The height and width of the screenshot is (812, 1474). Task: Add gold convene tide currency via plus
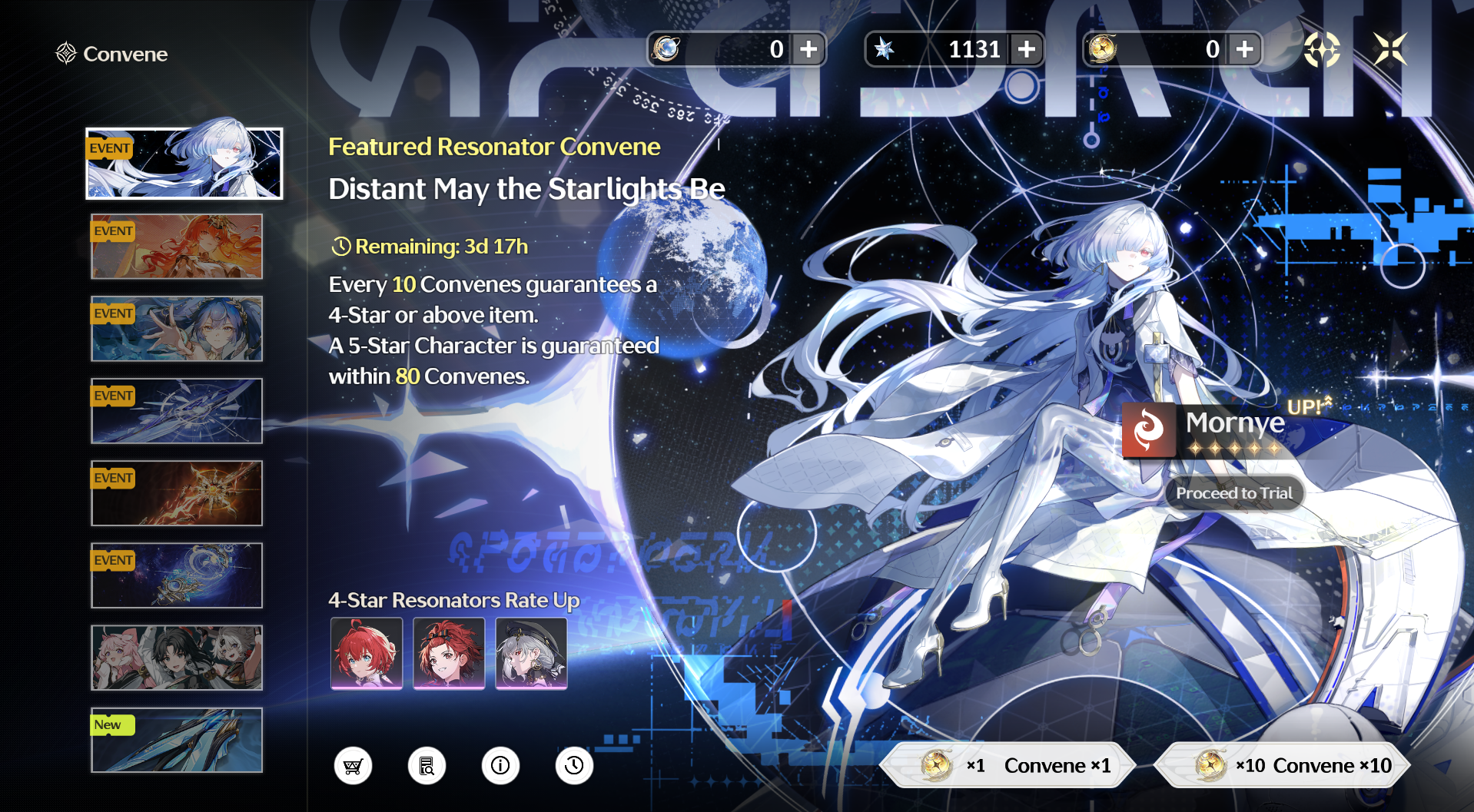click(1245, 49)
